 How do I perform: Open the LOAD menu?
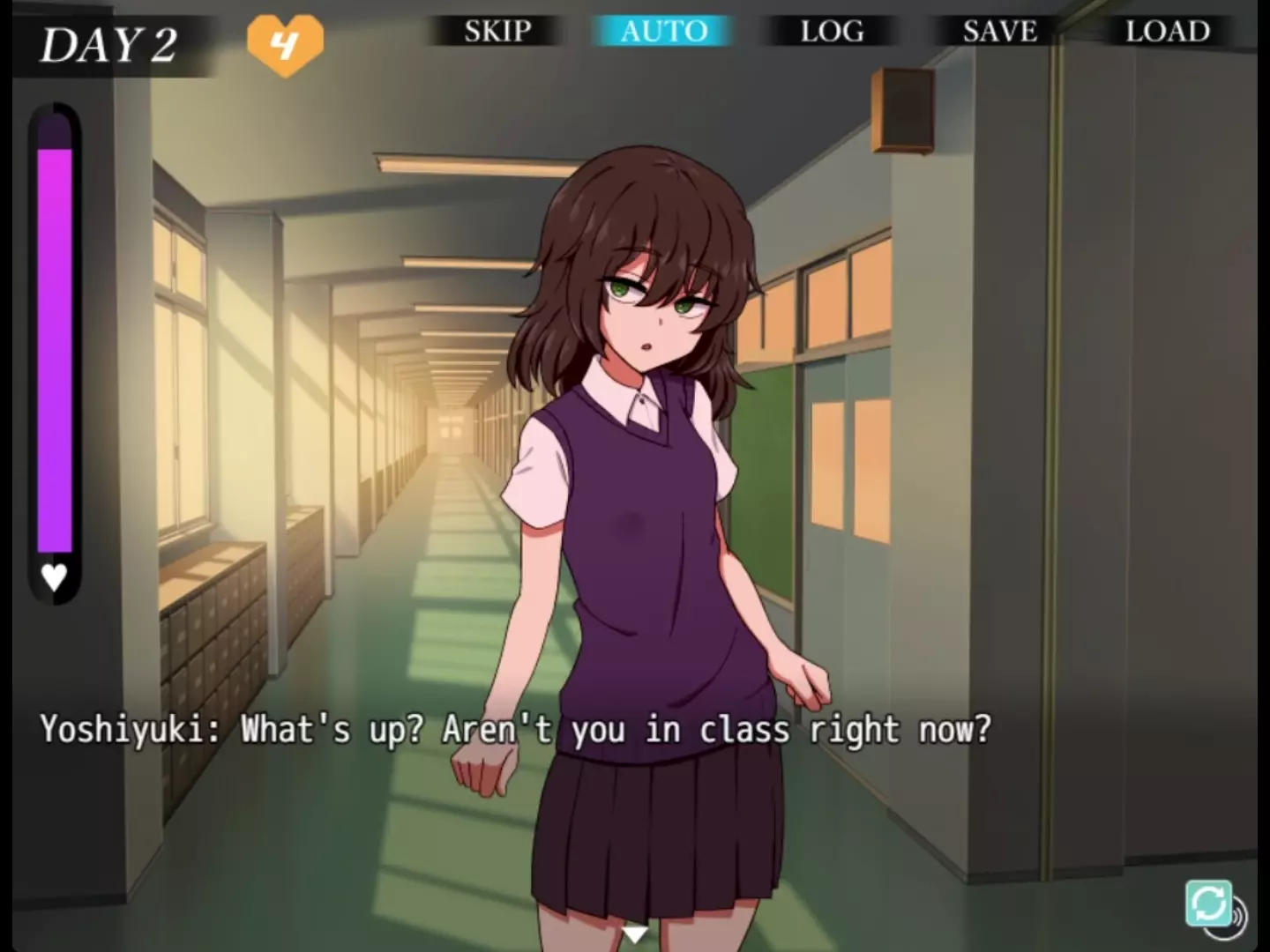click(x=1167, y=32)
